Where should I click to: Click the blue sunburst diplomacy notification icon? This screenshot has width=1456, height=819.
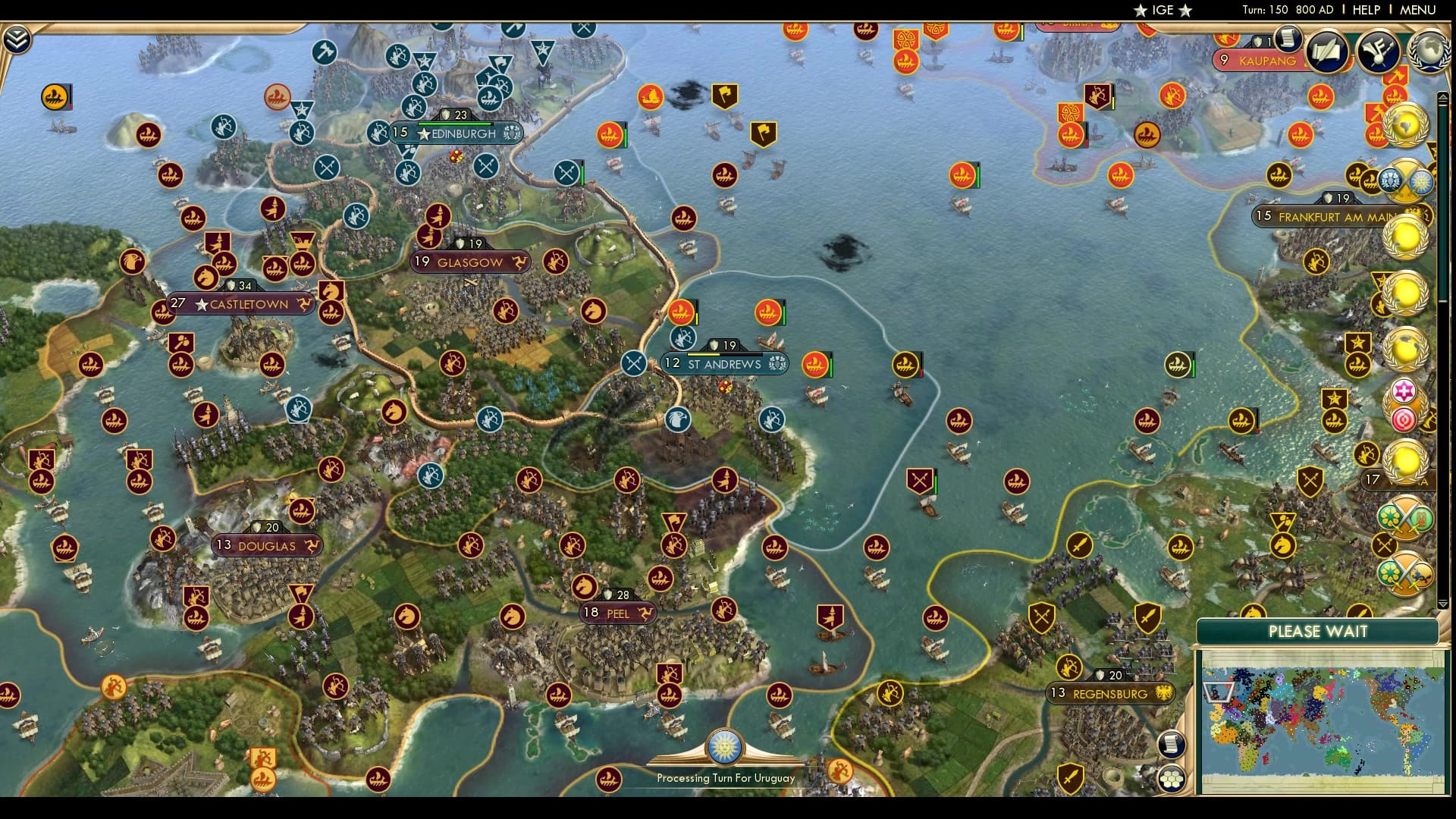[x=1423, y=184]
